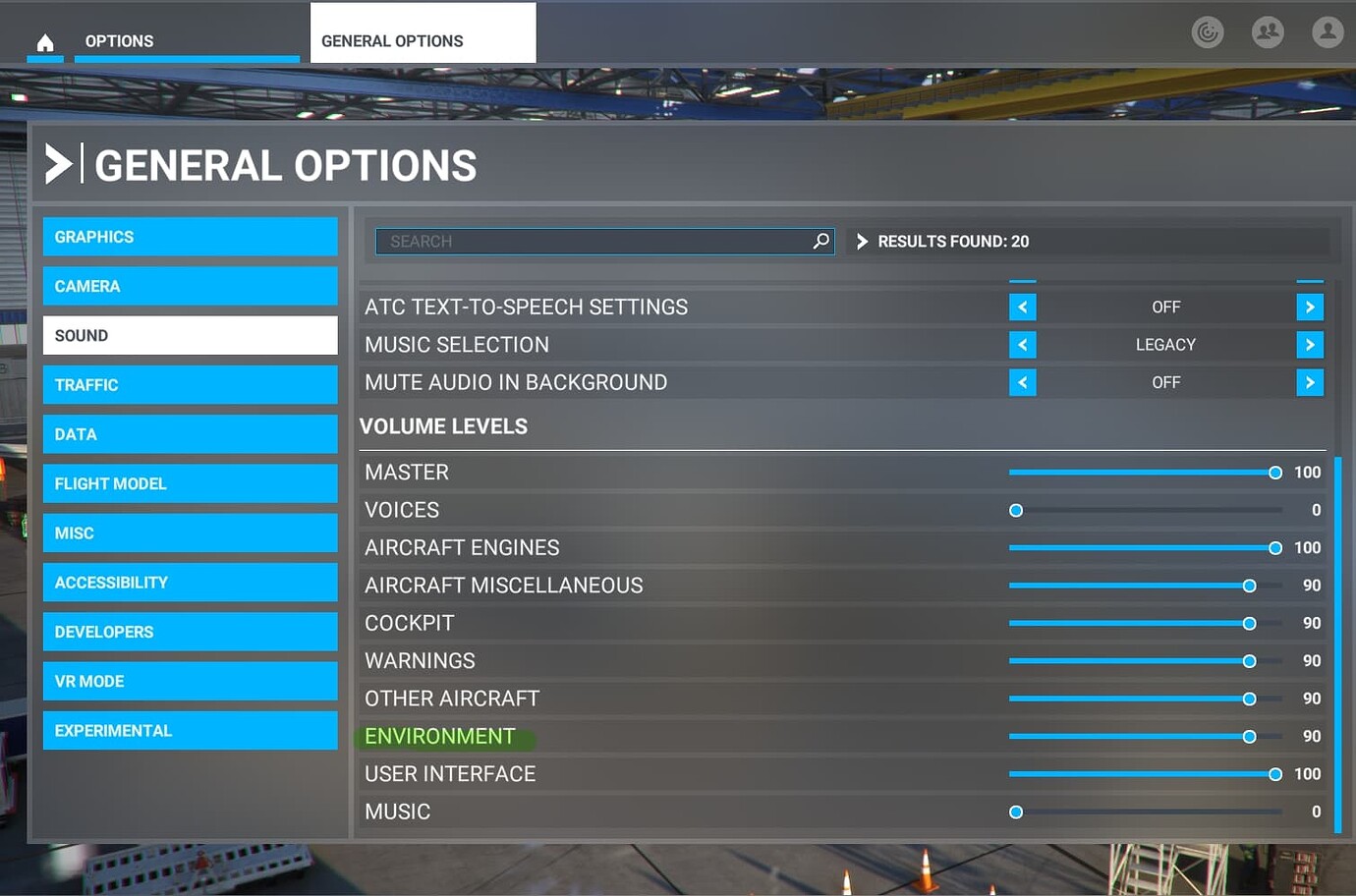Image resolution: width=1356 pixels, height=896 pixels.
Task: Click the left arrow on ATC TEXT-TO-SPEECH SETTINGS
Action: (x=1022, y=307)
